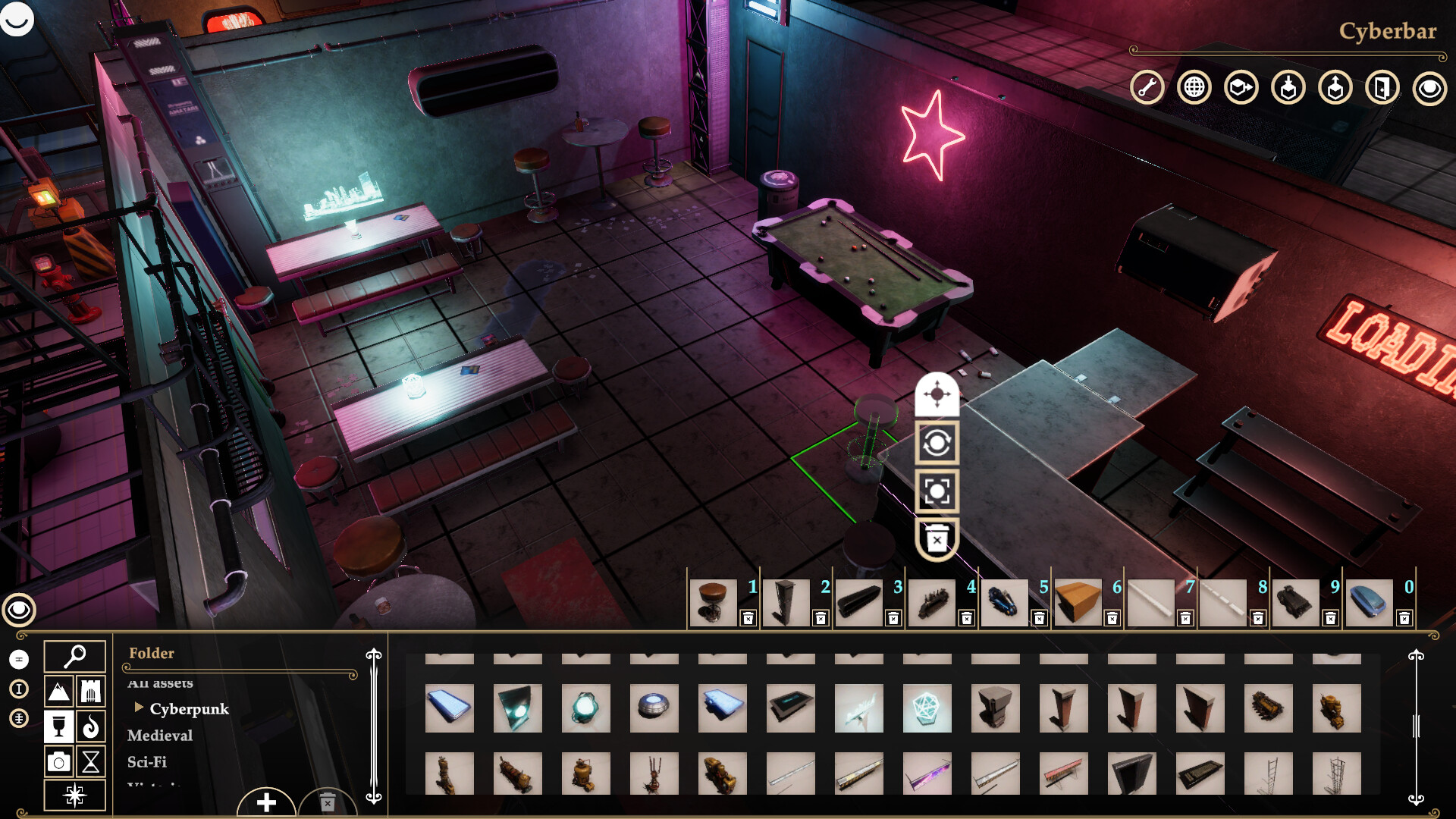Toggle the eye overlay icon at the viewport's bottom-left
Screen dimensions: 1456x819
(x=20, y=609)
